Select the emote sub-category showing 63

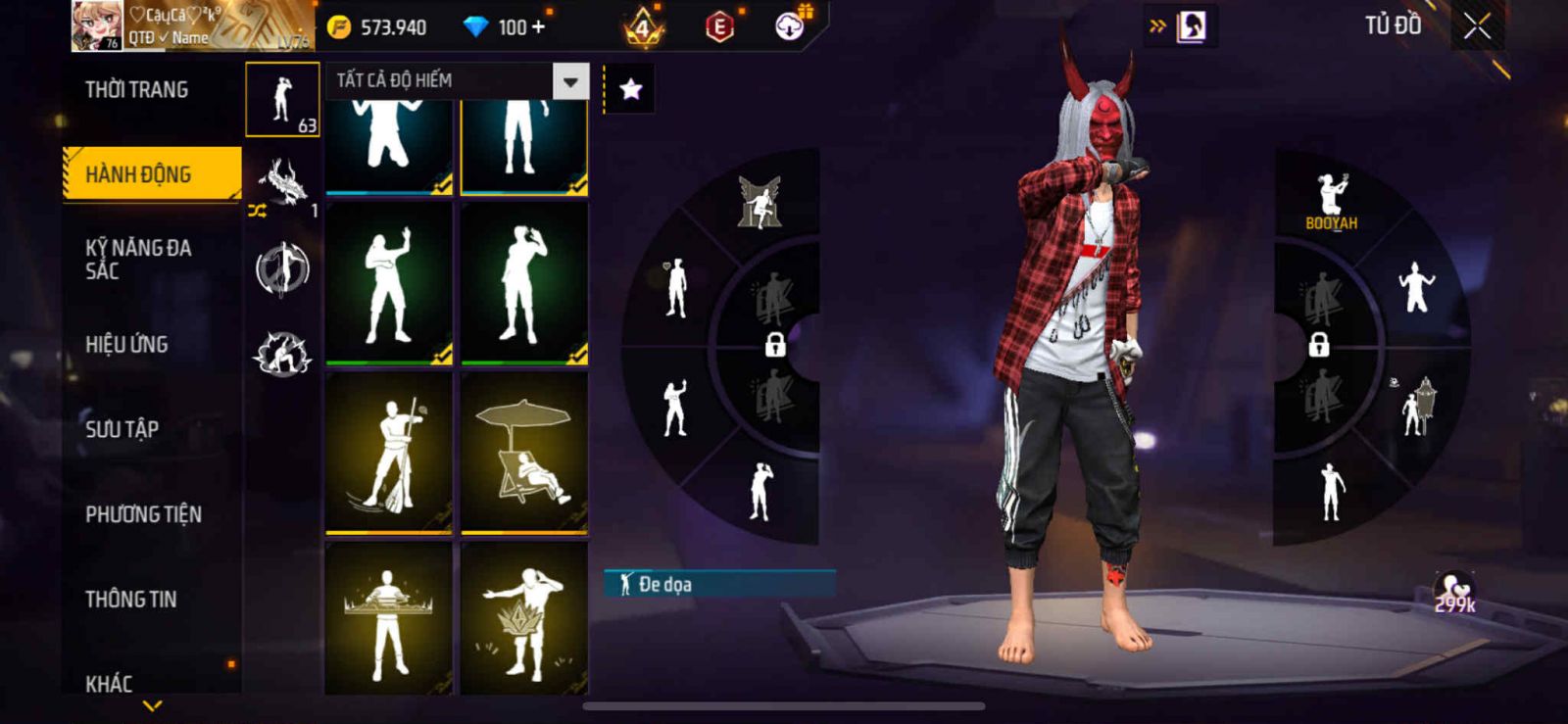[x=282, y=100]
